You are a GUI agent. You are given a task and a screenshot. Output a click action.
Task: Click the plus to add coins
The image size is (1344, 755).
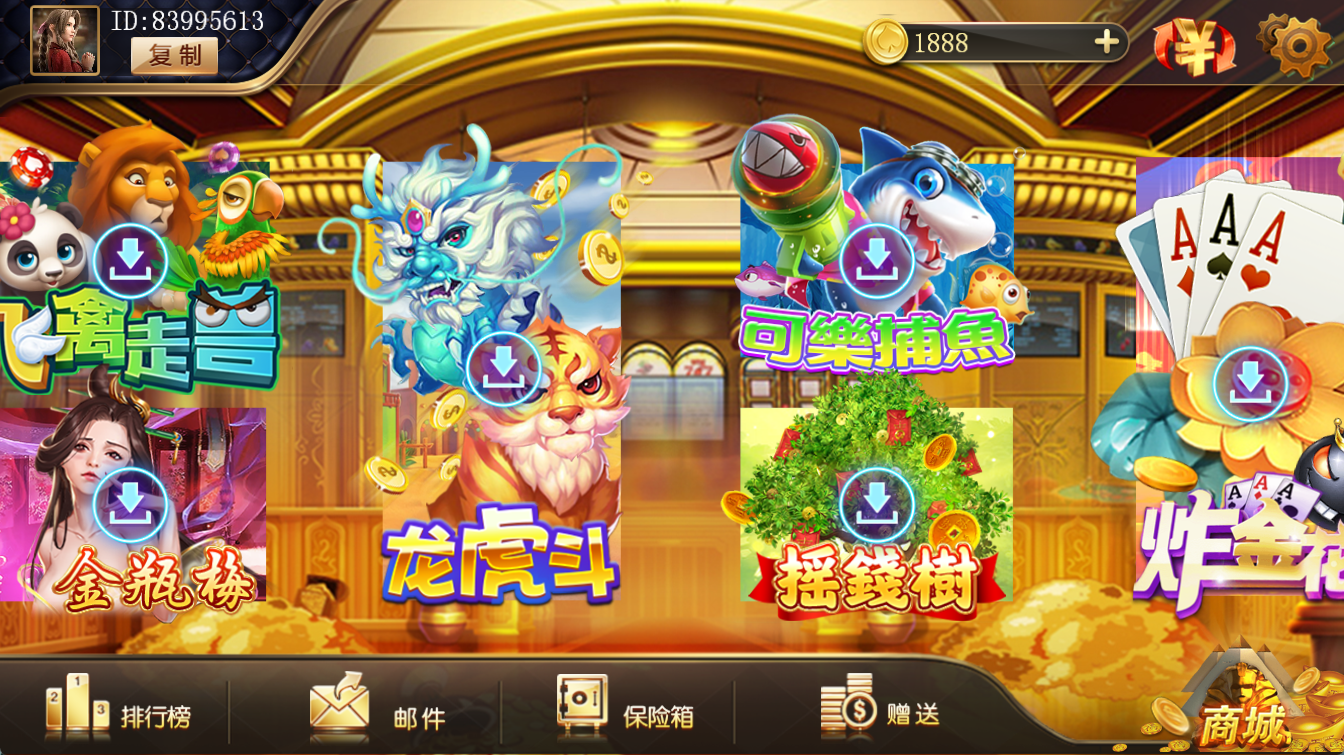pos(1106,43)
